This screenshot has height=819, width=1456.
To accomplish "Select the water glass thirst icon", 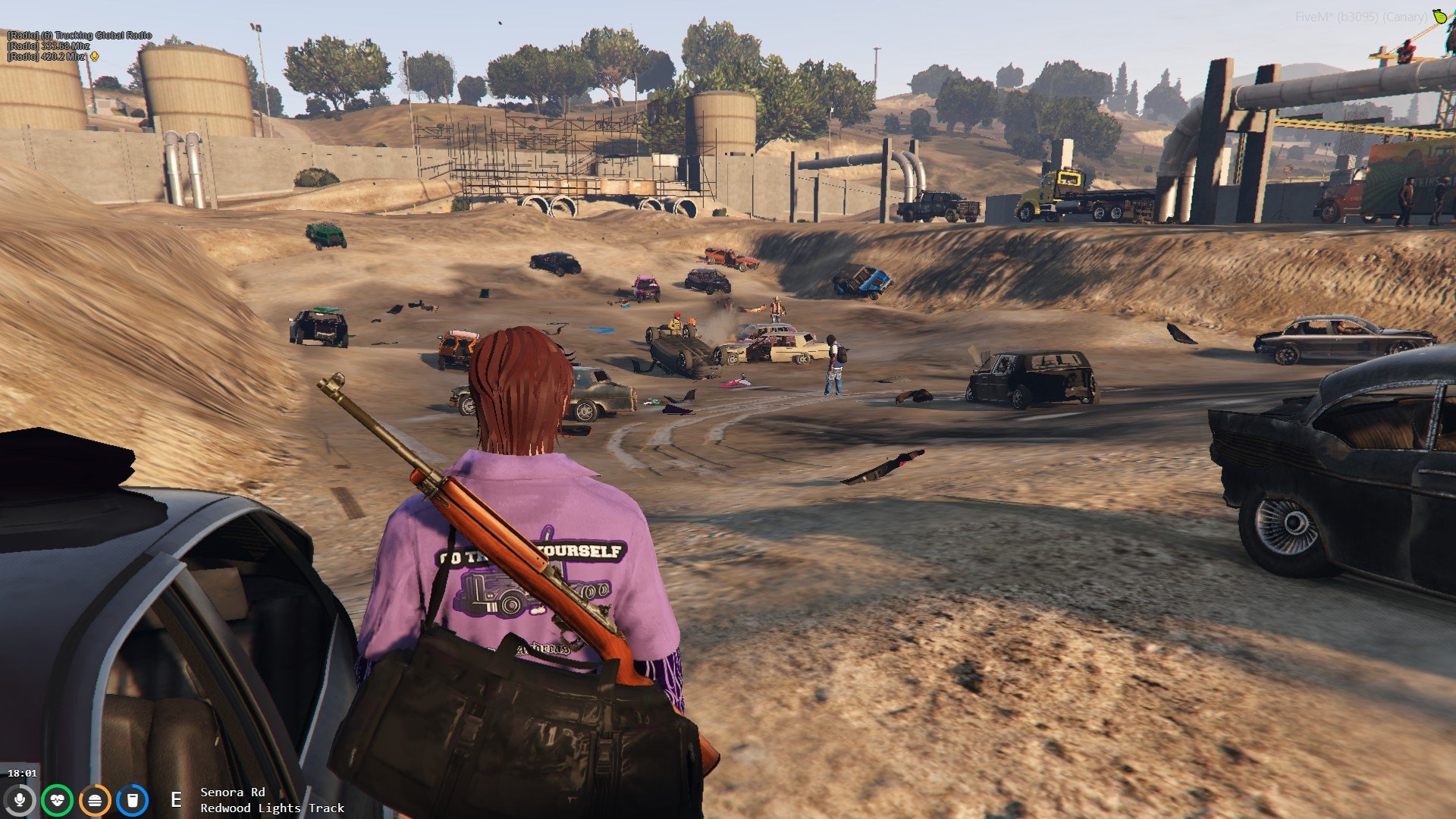I will click(x=133, y=800).
